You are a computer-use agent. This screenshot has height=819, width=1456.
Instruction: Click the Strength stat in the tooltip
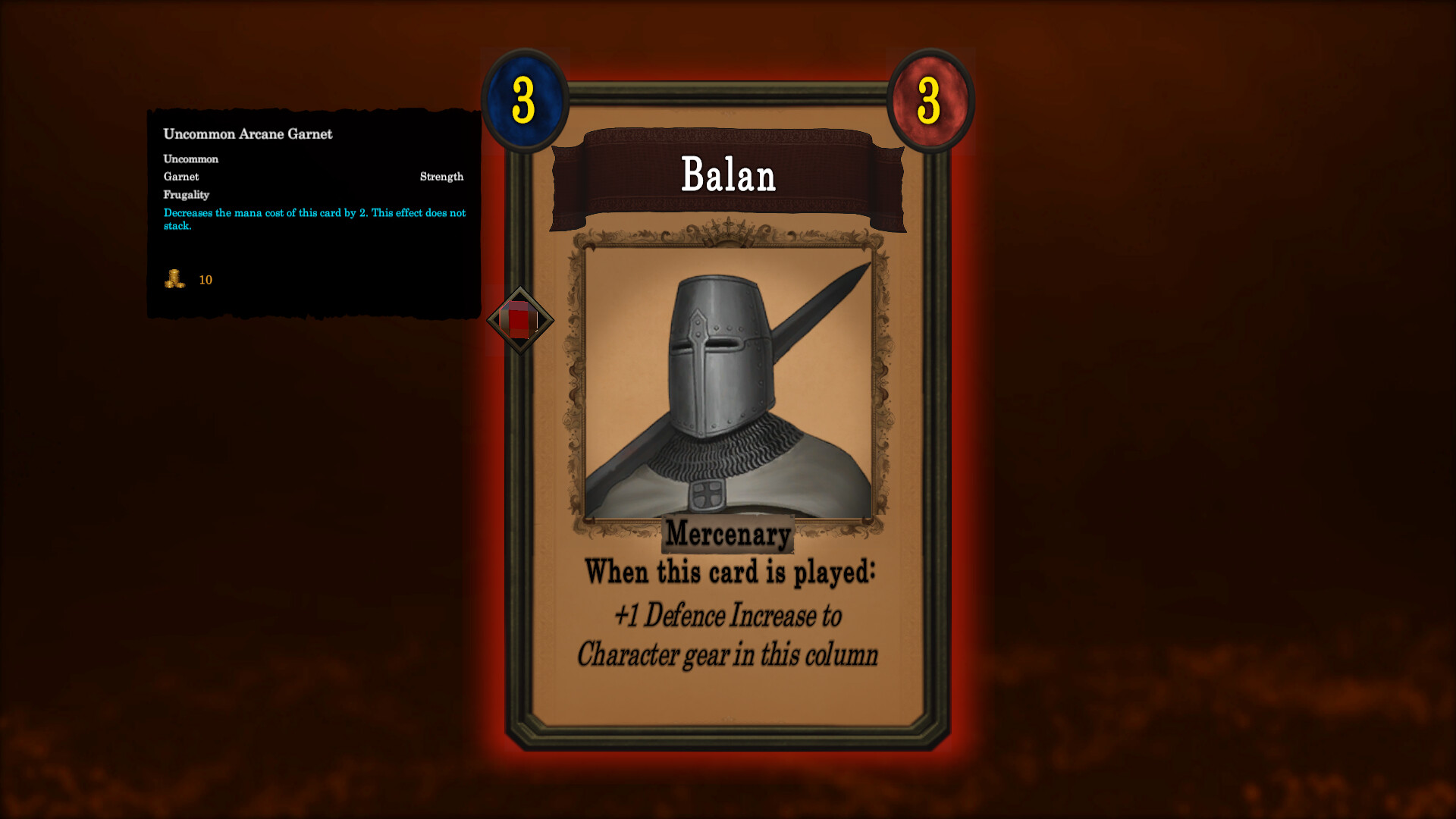pos(442,176)
